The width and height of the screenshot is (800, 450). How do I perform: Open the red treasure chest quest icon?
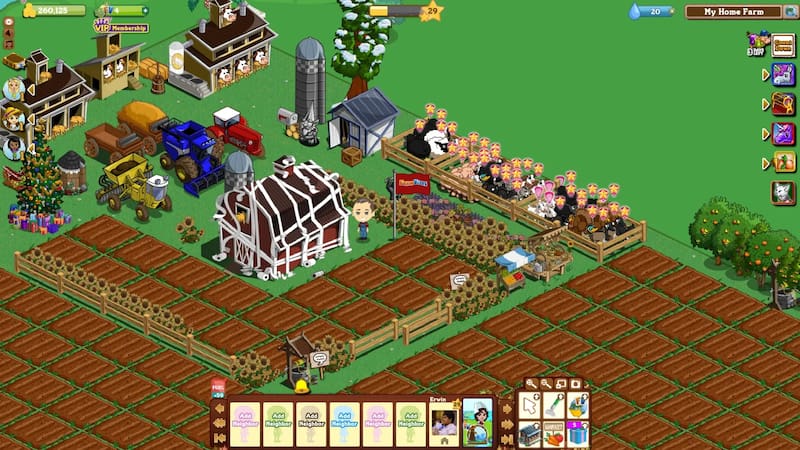click(x=783, y=103)
